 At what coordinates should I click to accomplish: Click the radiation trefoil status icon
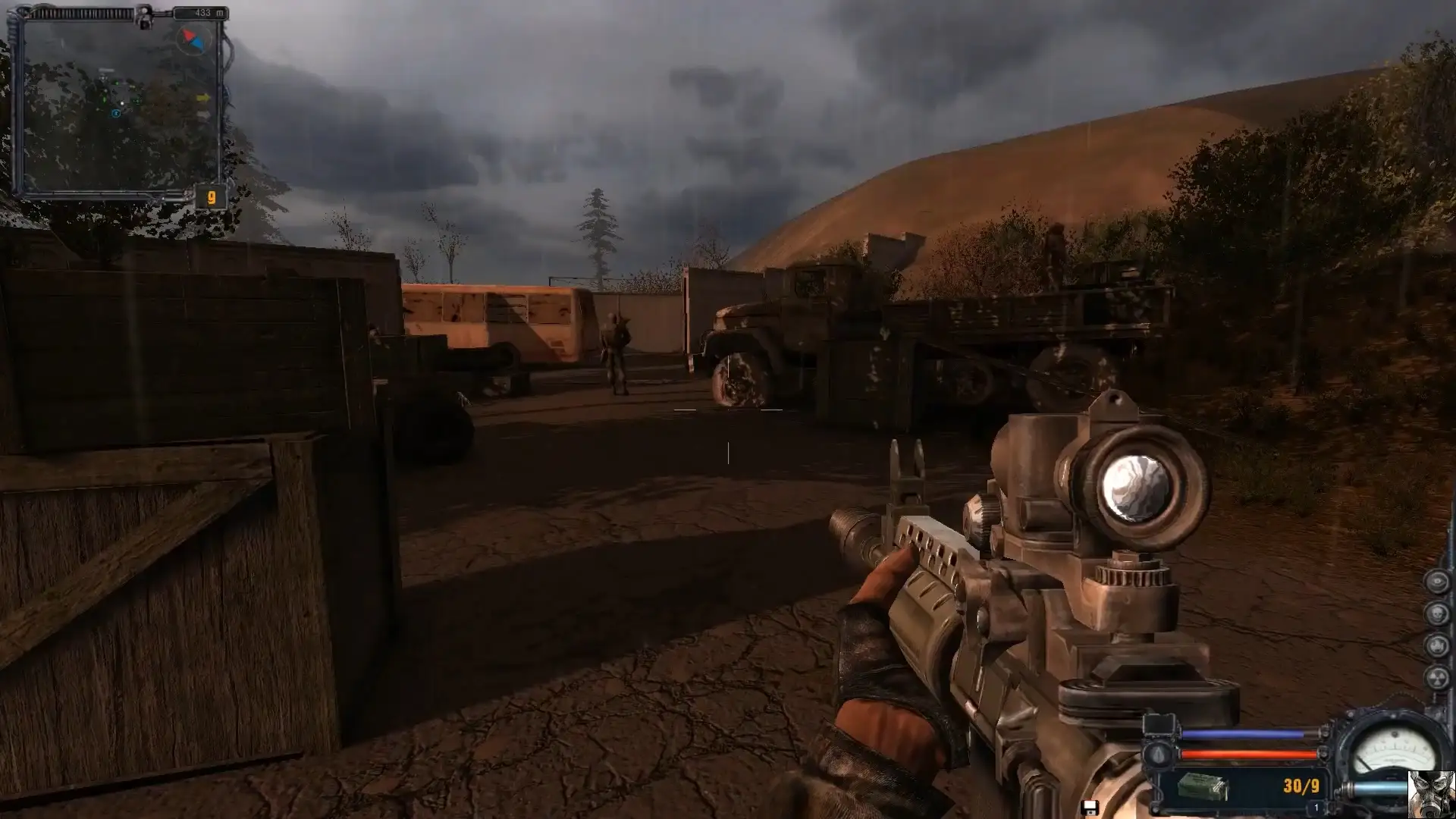(1437, 677)
